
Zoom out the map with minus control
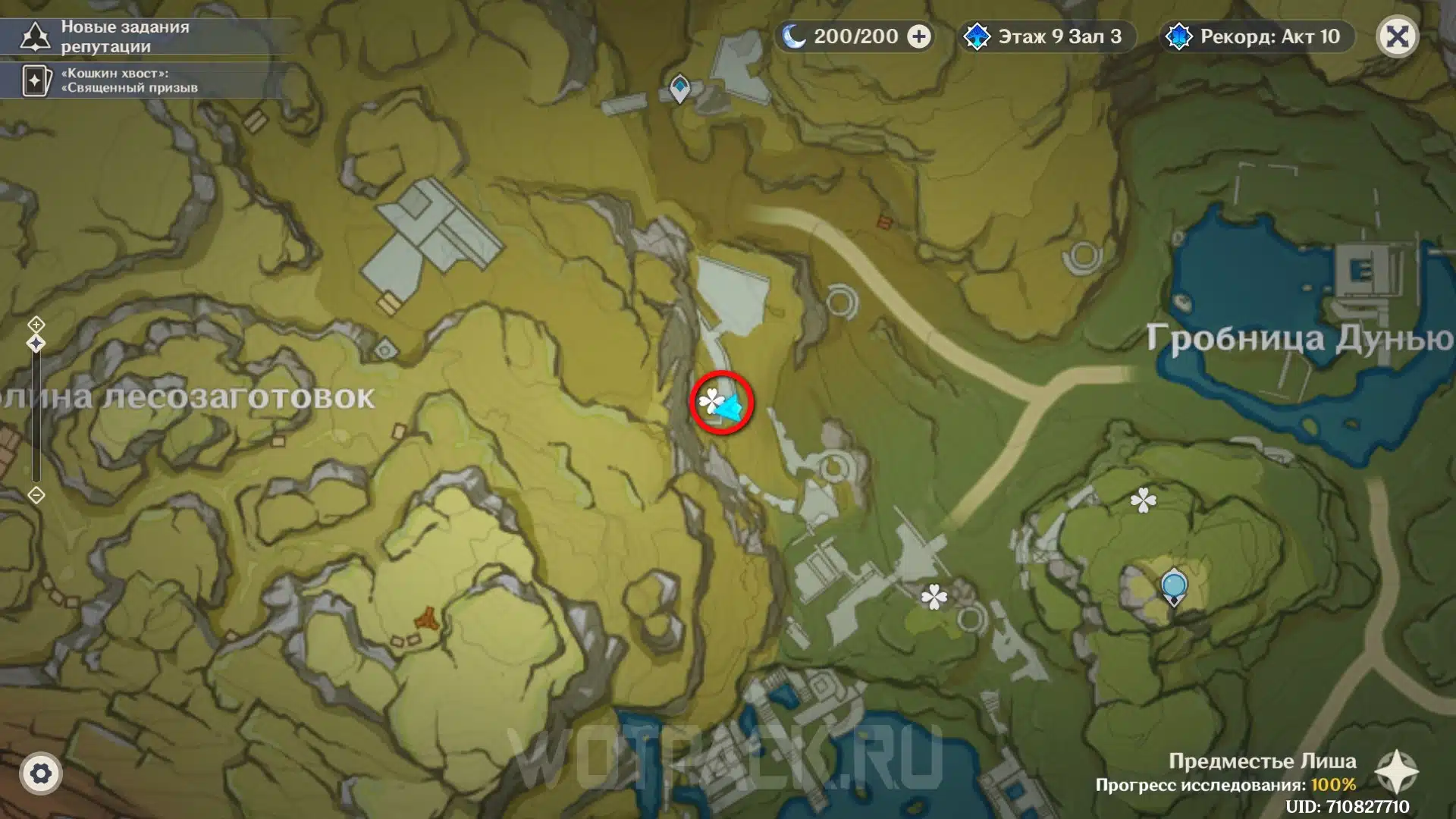[x=36, y=495]
